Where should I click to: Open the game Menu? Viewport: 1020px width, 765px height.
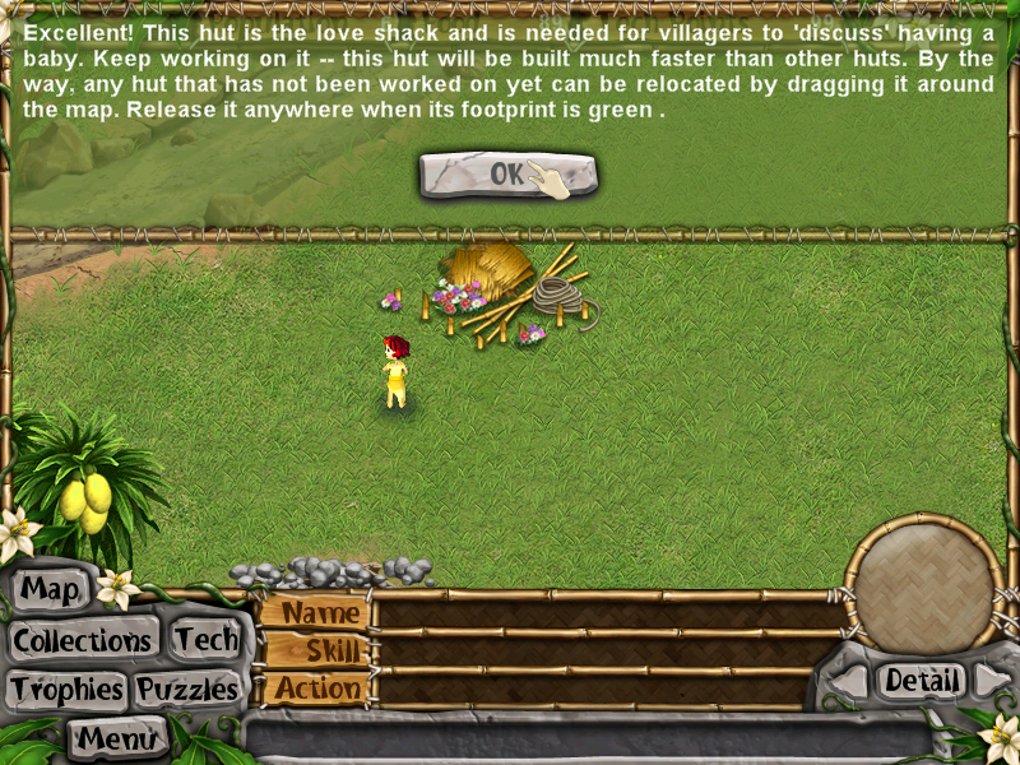(118, 738)
